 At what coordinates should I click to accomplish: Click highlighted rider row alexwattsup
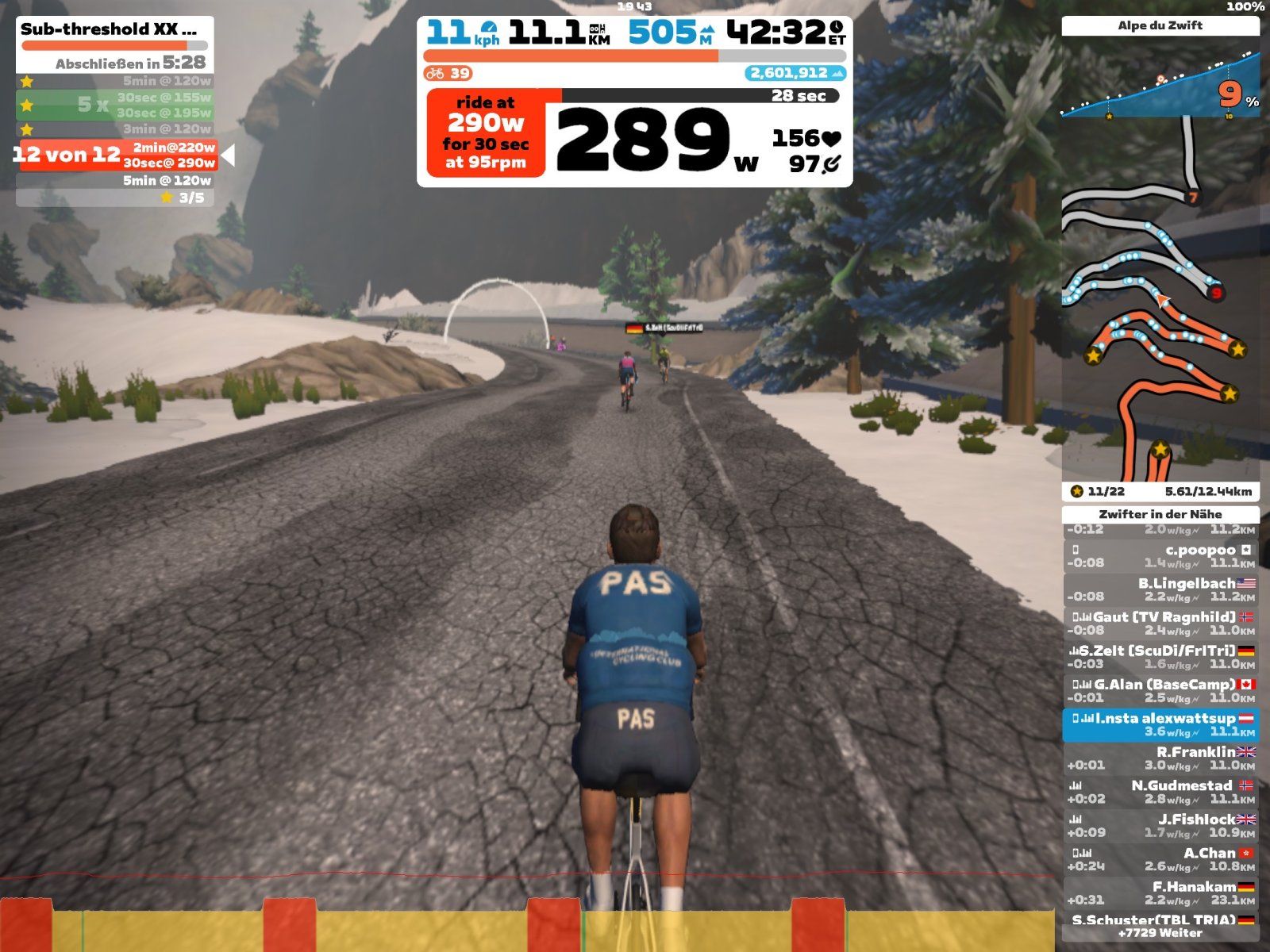1160,725
